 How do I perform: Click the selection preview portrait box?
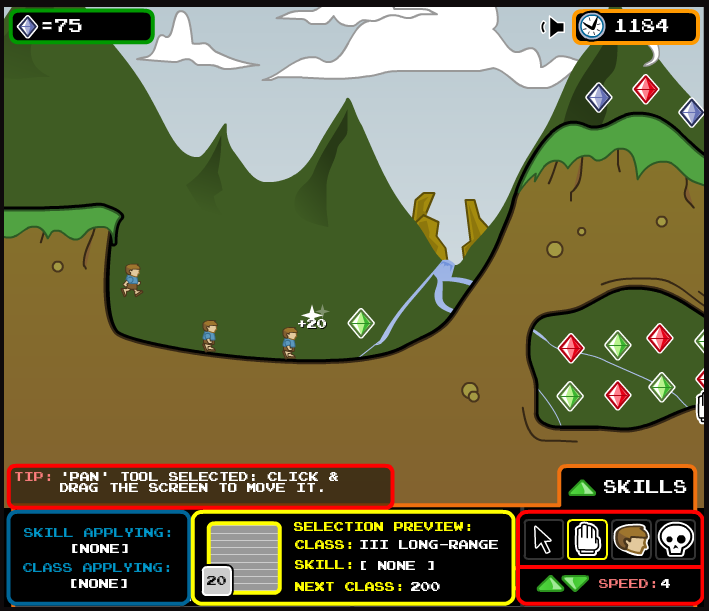[x=244, y=557]
